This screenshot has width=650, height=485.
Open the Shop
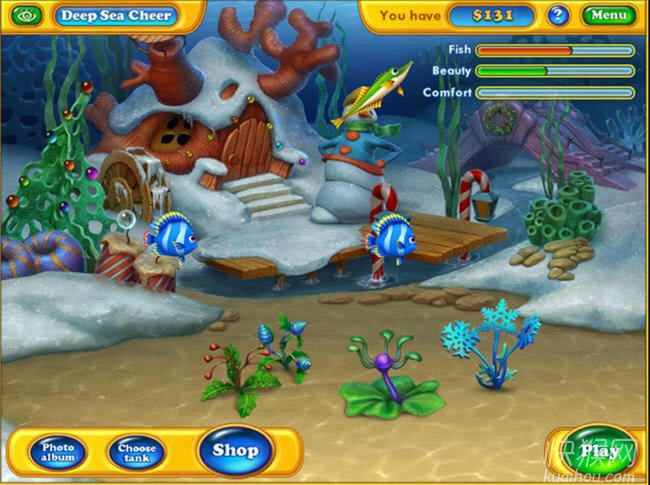tap(236, 451)
